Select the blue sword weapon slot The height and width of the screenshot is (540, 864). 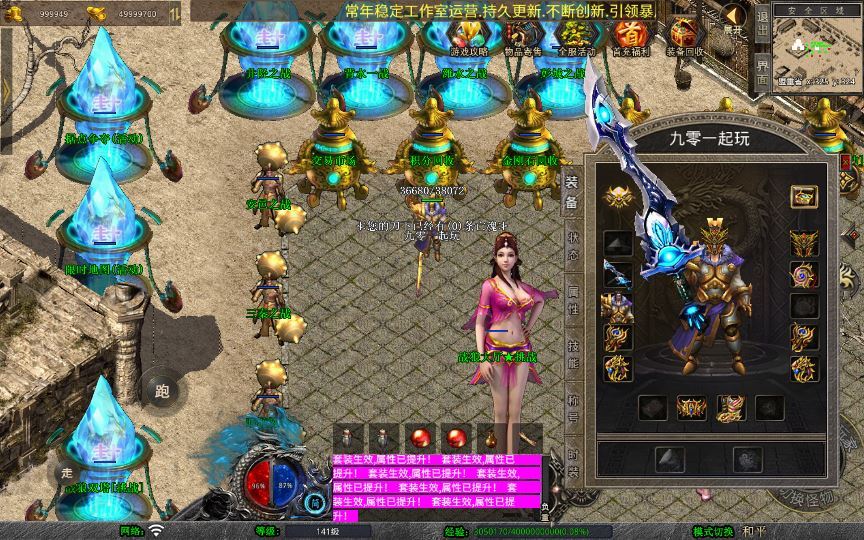pyautogui.click(x=616, y=275)
